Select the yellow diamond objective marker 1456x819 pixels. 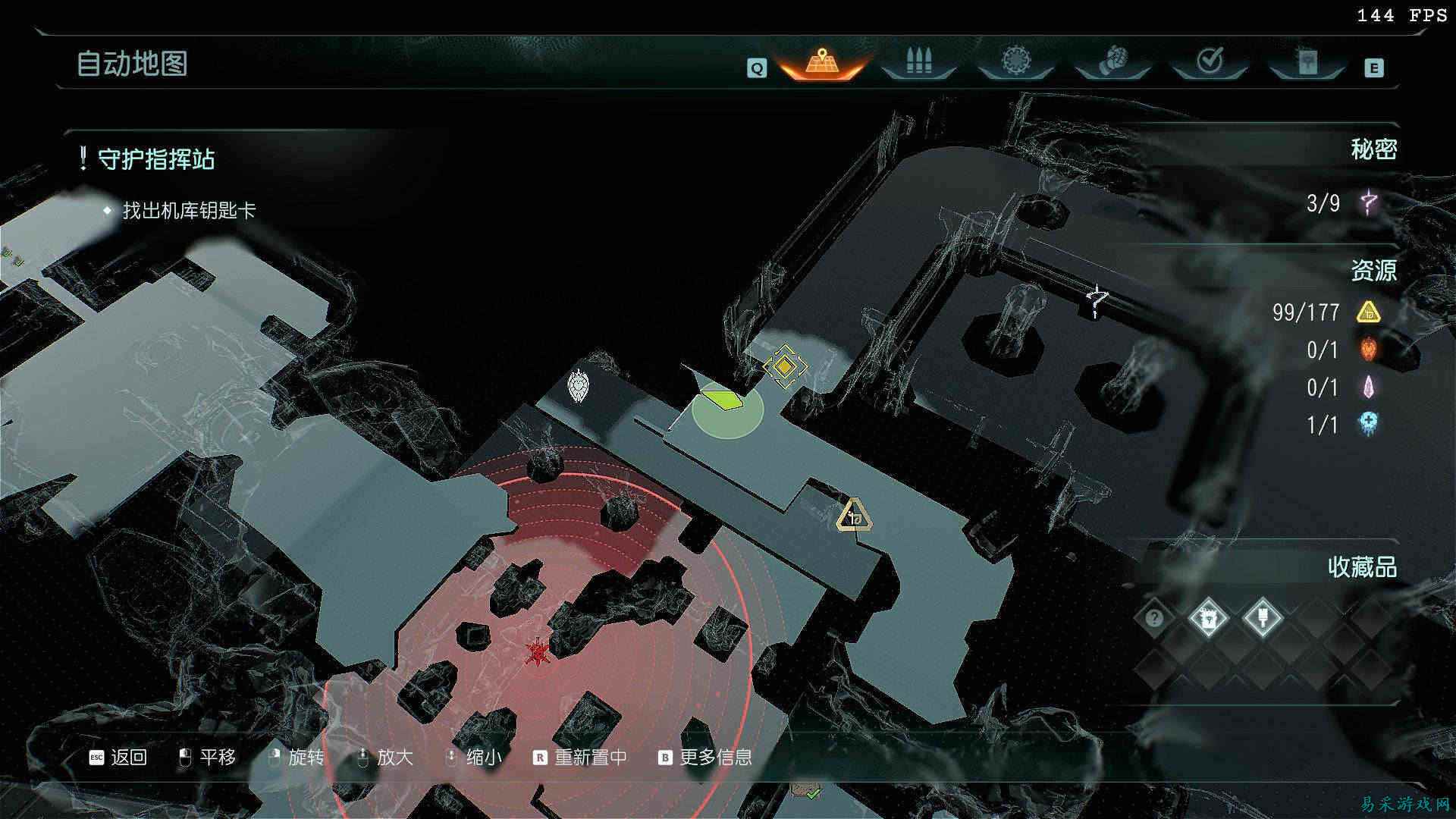784,368
